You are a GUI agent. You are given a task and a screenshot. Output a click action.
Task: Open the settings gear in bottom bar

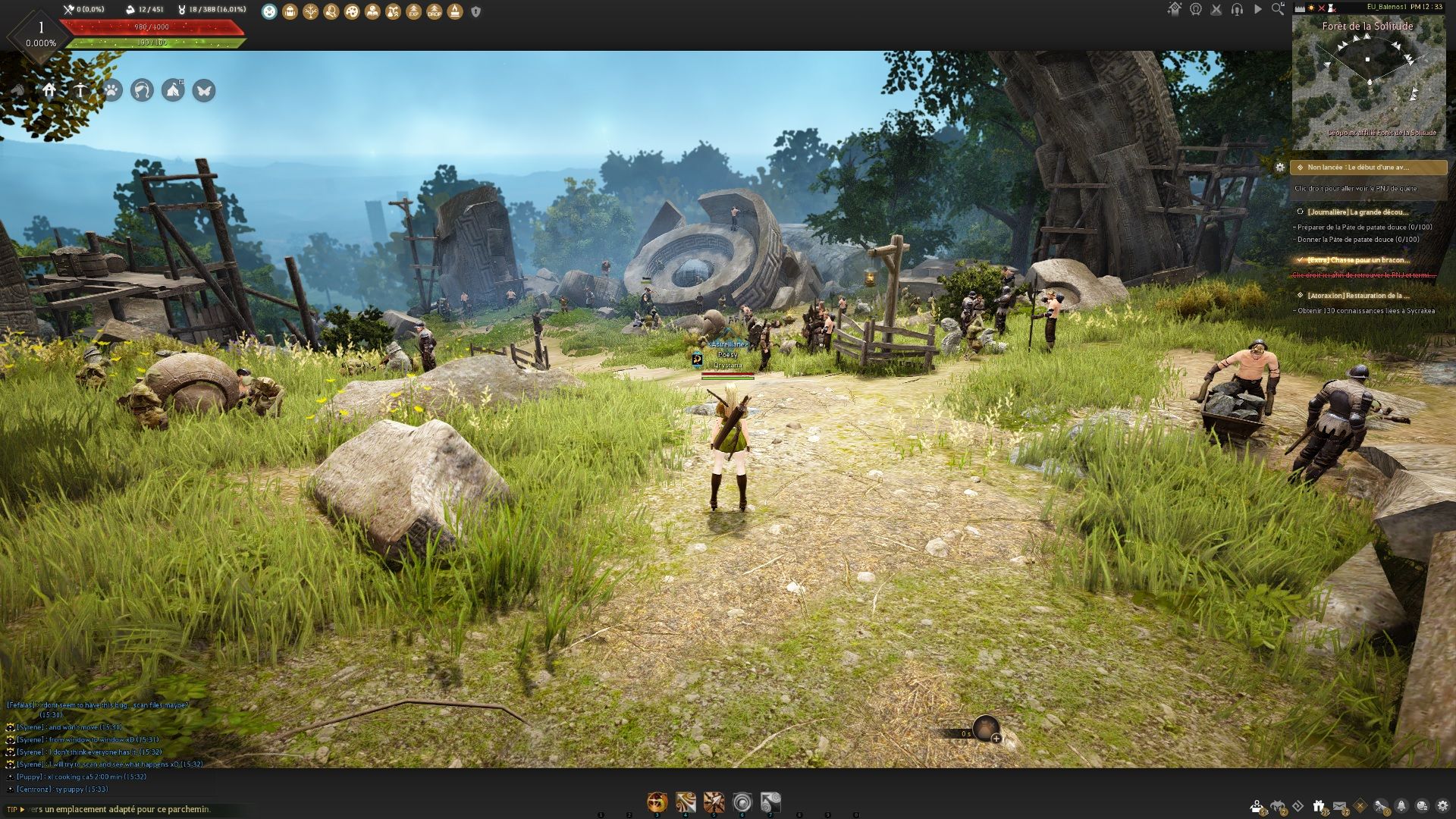point(1442,806)
